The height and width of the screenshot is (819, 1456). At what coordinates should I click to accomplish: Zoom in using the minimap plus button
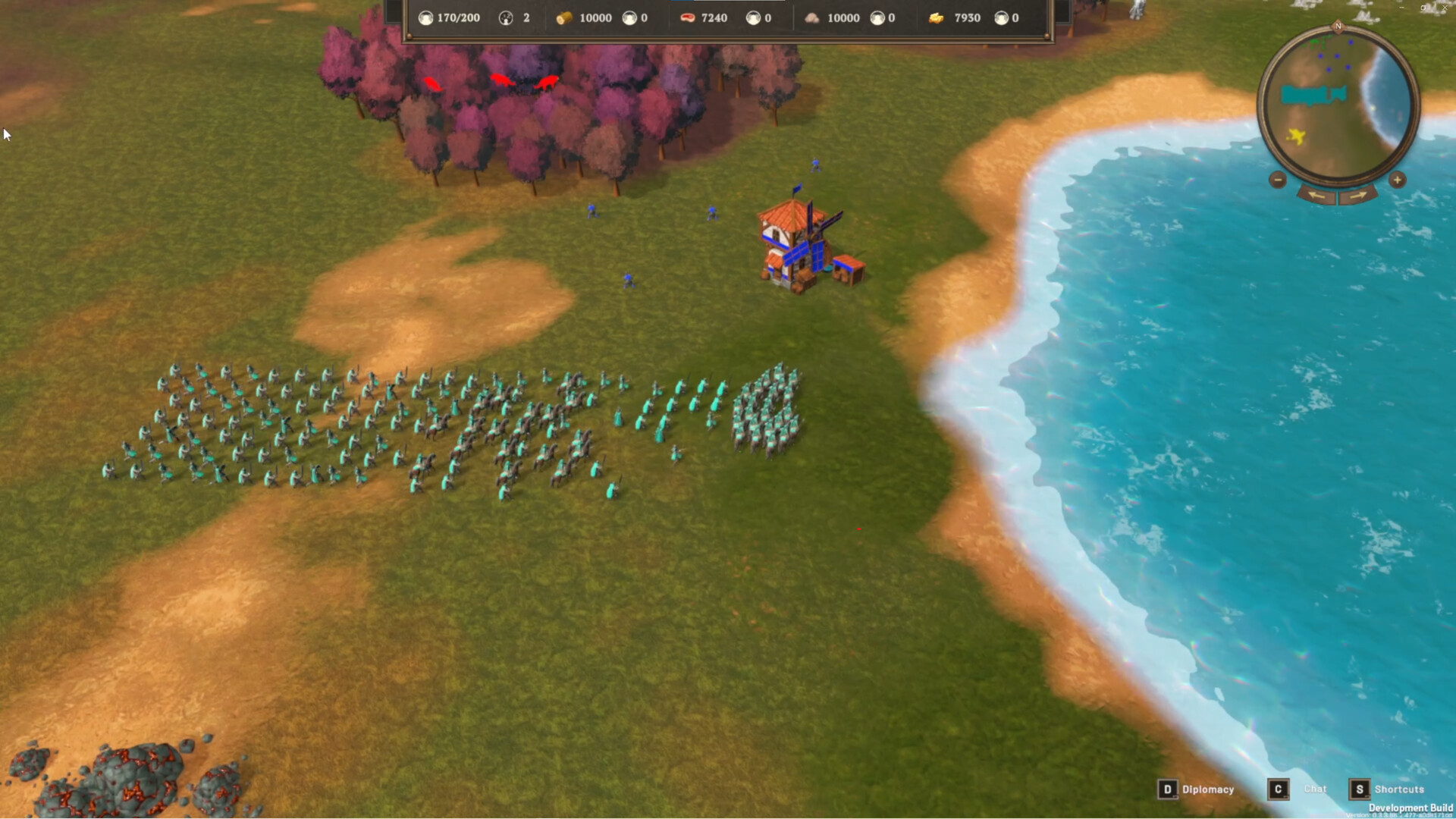click(1398, 180)
